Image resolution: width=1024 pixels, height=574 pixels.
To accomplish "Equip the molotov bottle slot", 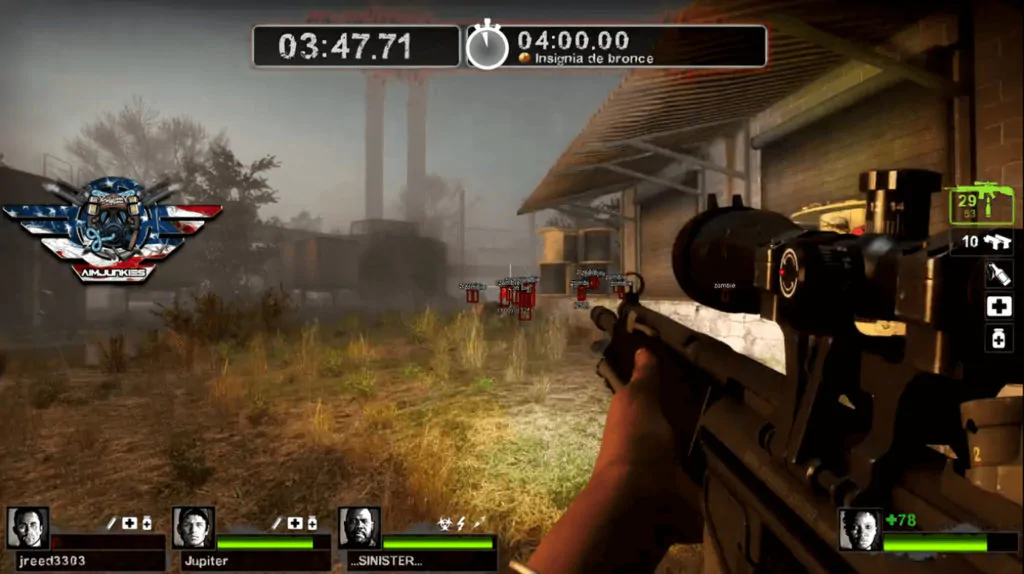I will [998, 274].
